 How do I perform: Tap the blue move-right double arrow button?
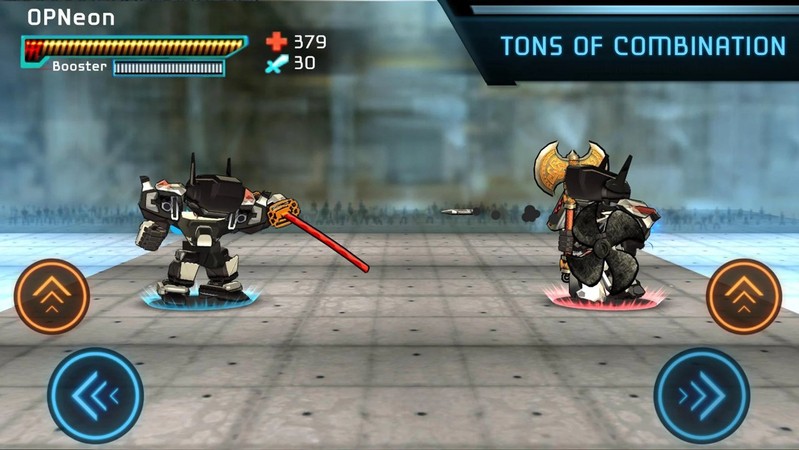coord(702,395)
